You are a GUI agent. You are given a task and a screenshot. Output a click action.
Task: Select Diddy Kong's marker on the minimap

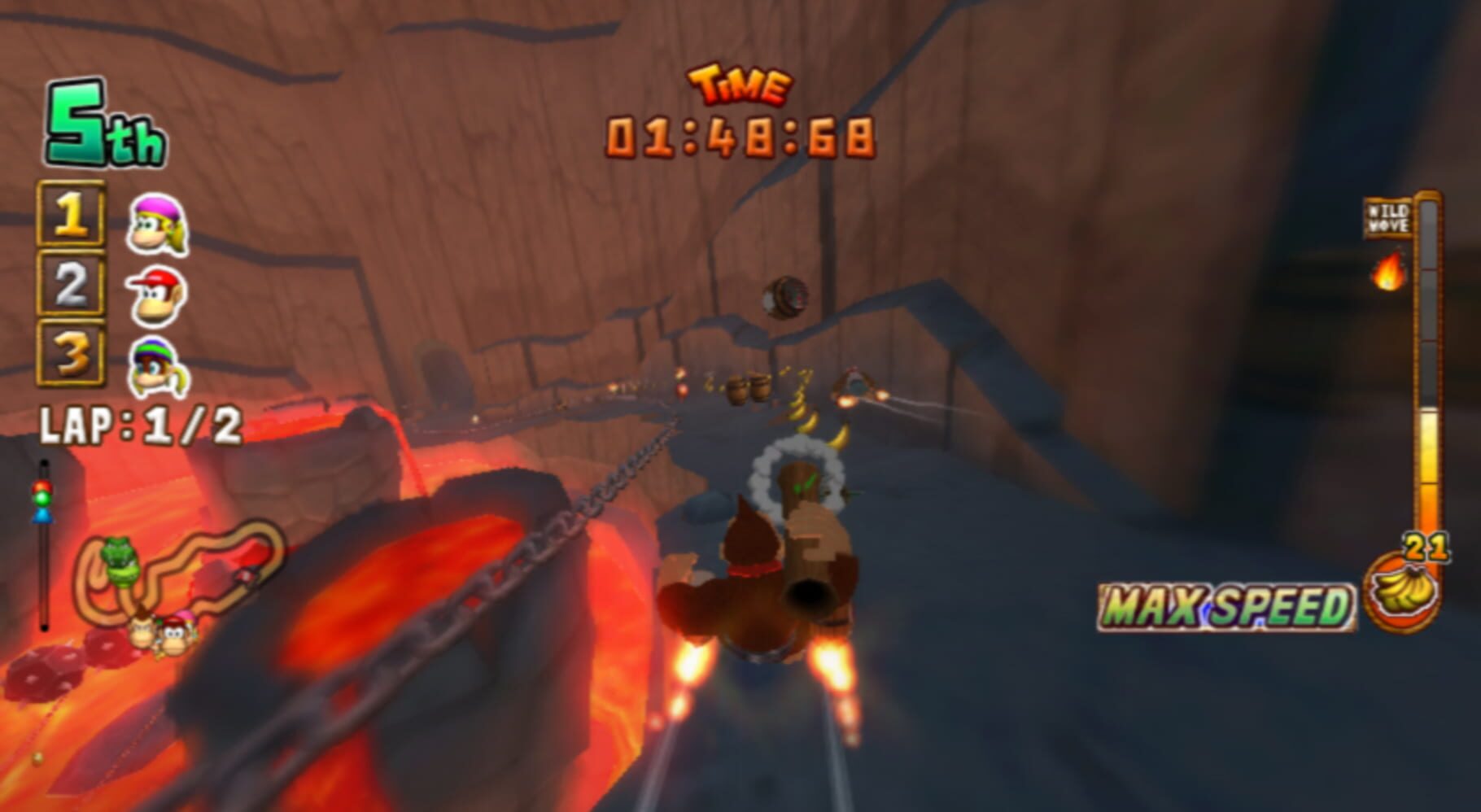[173, 637]
